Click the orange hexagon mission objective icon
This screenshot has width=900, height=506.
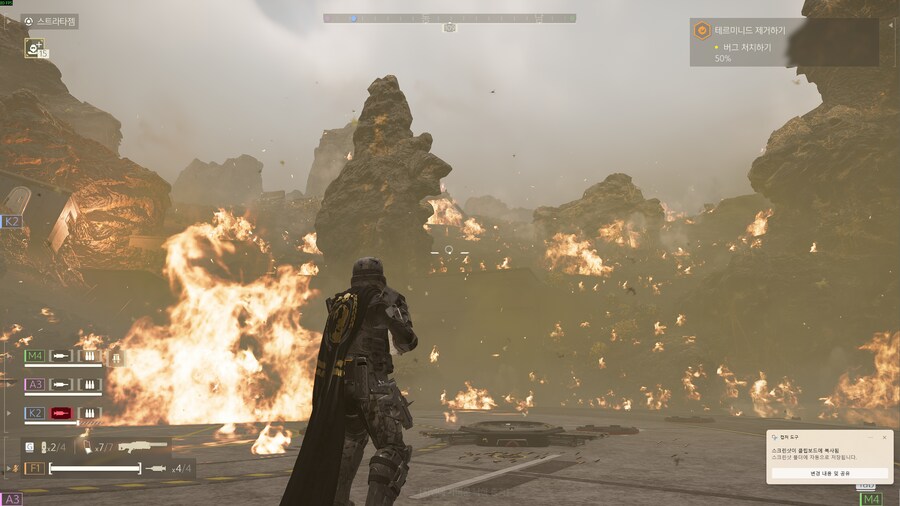click(703, 31)
